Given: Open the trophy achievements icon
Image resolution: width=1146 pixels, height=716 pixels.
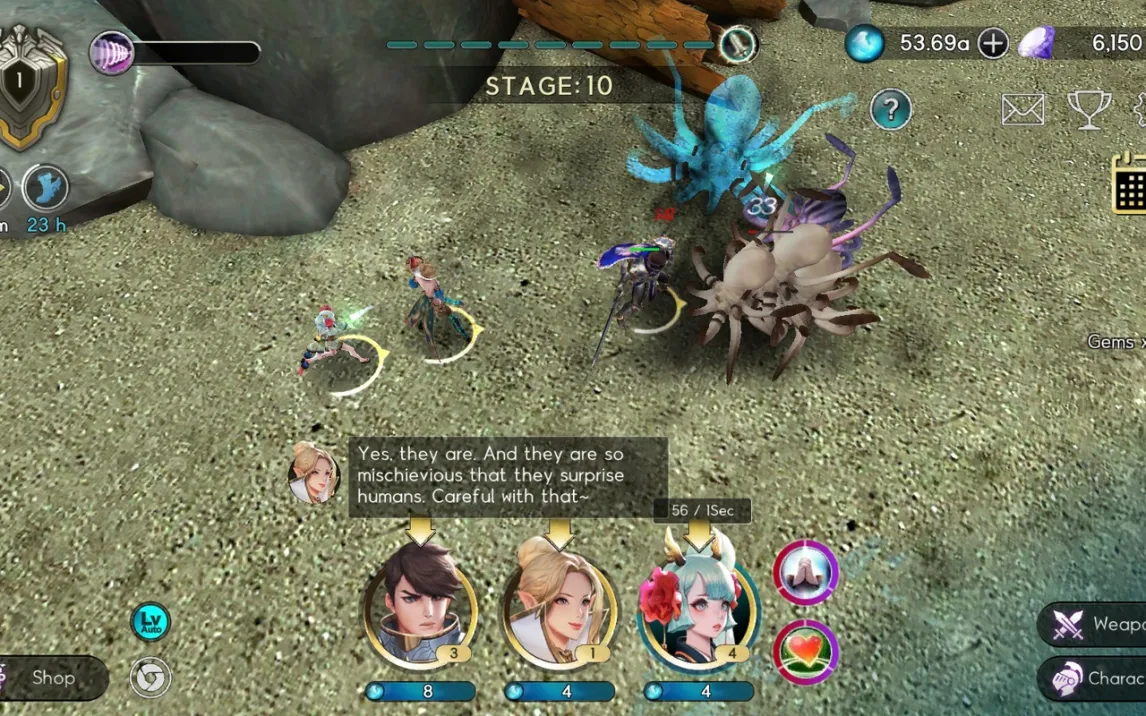Looking at the screenshot, I should tap(1089, 110).
